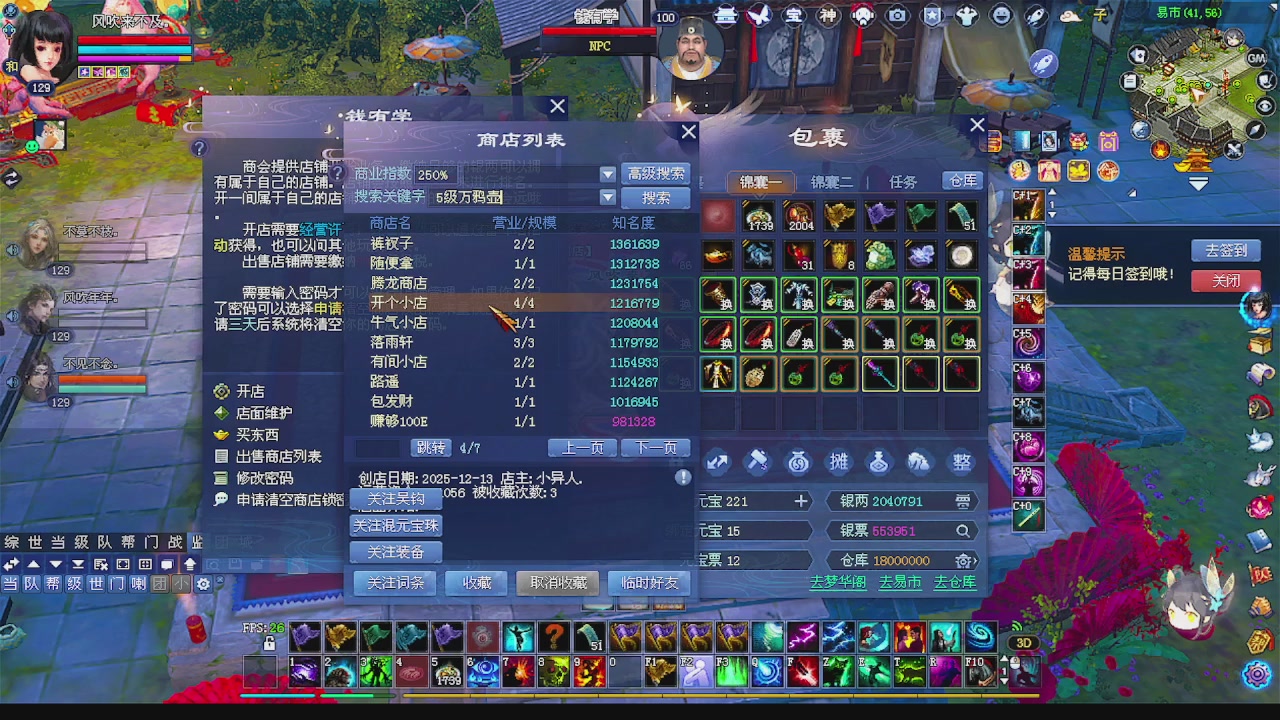
Task: Click the 宝 treasure icon in the top toolbar
Action: pos(794,15)
